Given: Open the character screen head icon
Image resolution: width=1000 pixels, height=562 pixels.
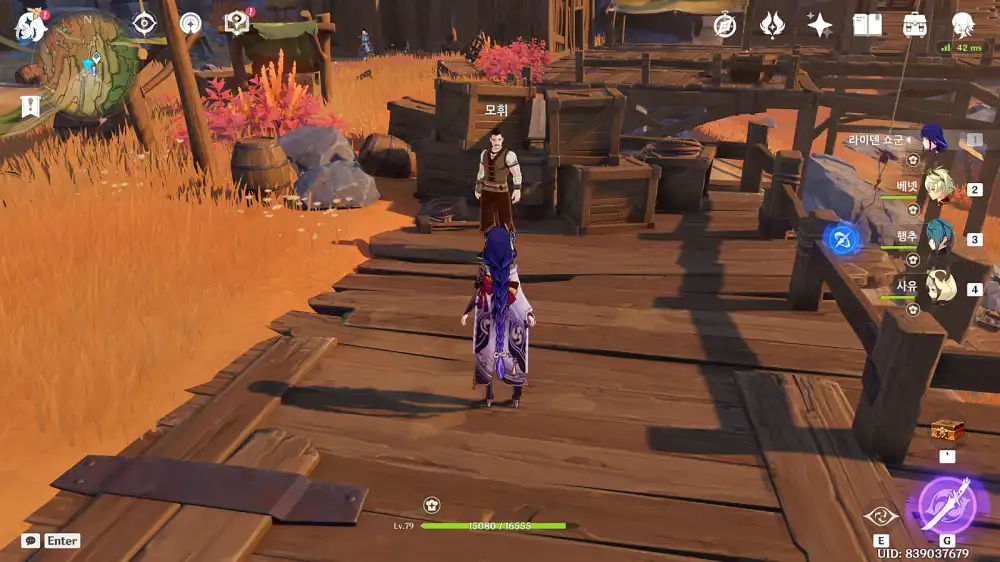Looking at the screenshot, I should 963,26.
